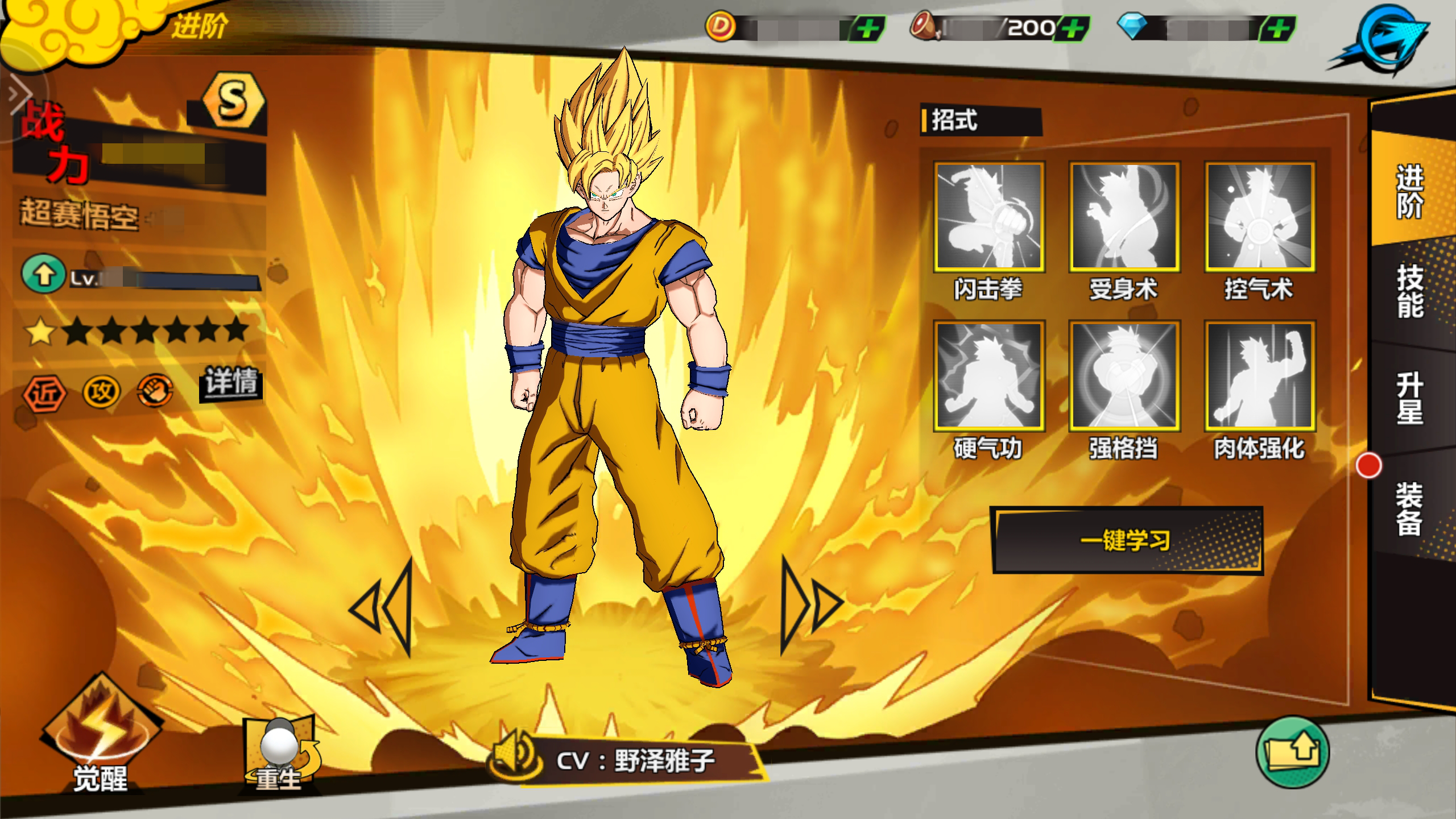The image size is (1456, 819).
Task: Select the 升星 star-up tab
Action: click(x=1409, y=398)
